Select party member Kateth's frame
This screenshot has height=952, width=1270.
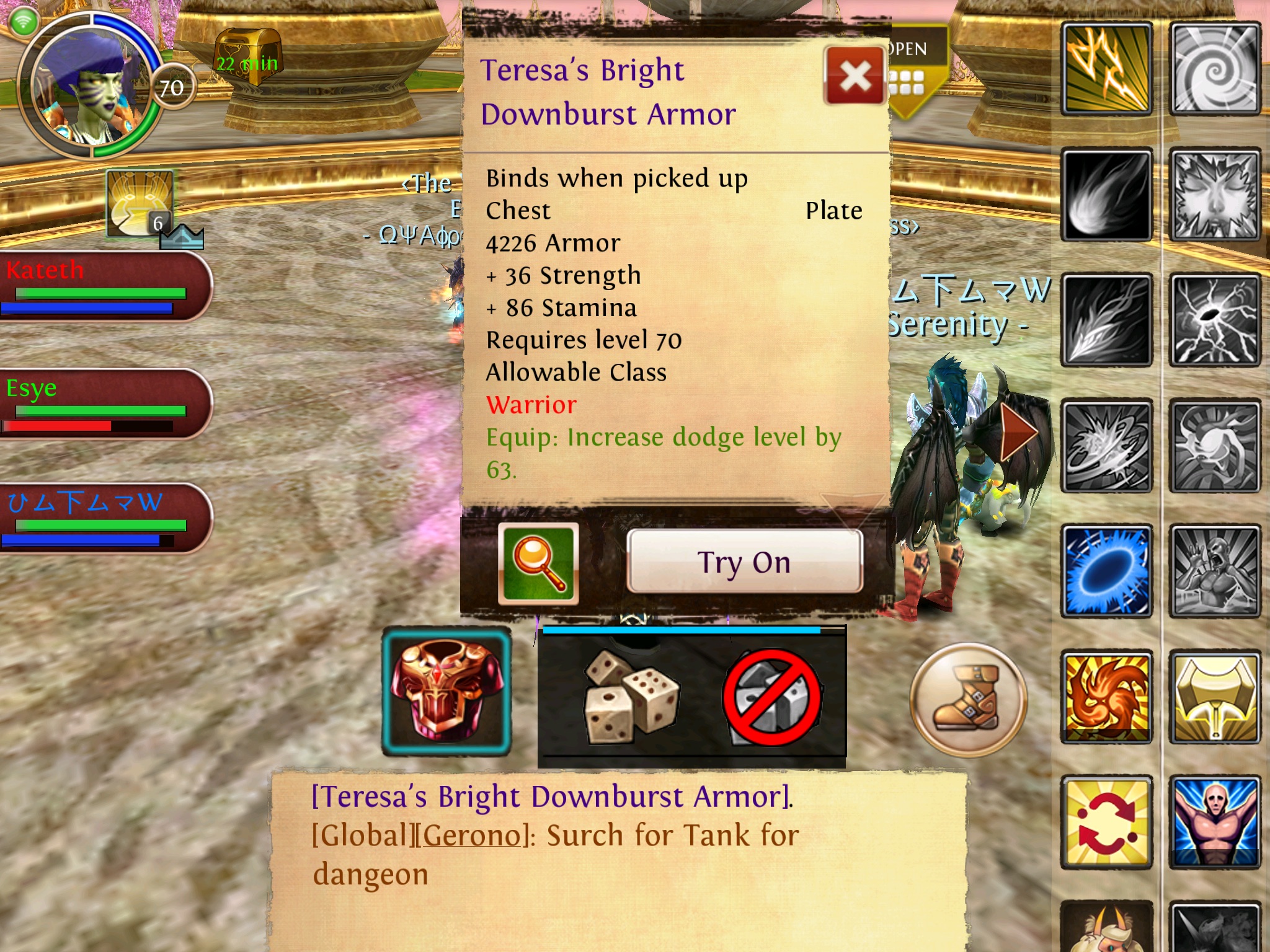pos(105,286)
